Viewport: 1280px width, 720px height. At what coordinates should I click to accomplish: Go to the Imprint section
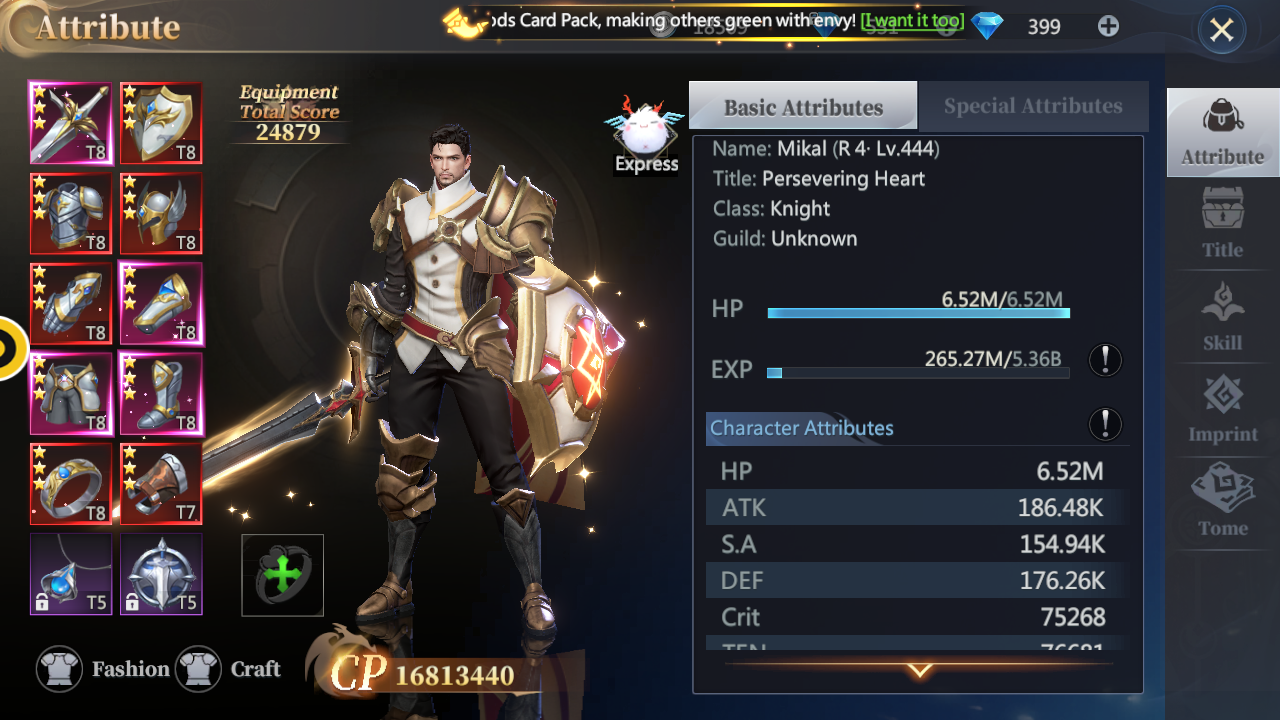pos(1222,409)
